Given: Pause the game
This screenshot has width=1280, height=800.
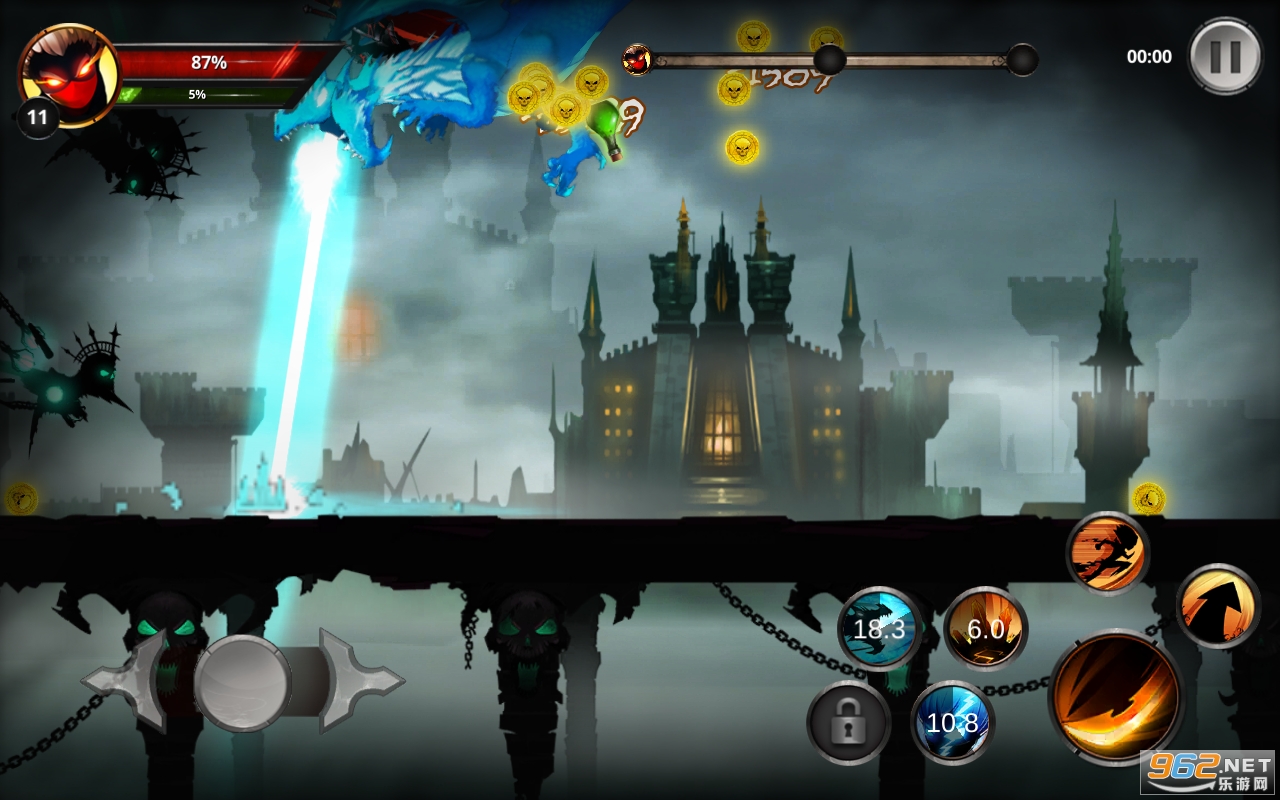Looking at the screenshot, I should pos(1225,56).
